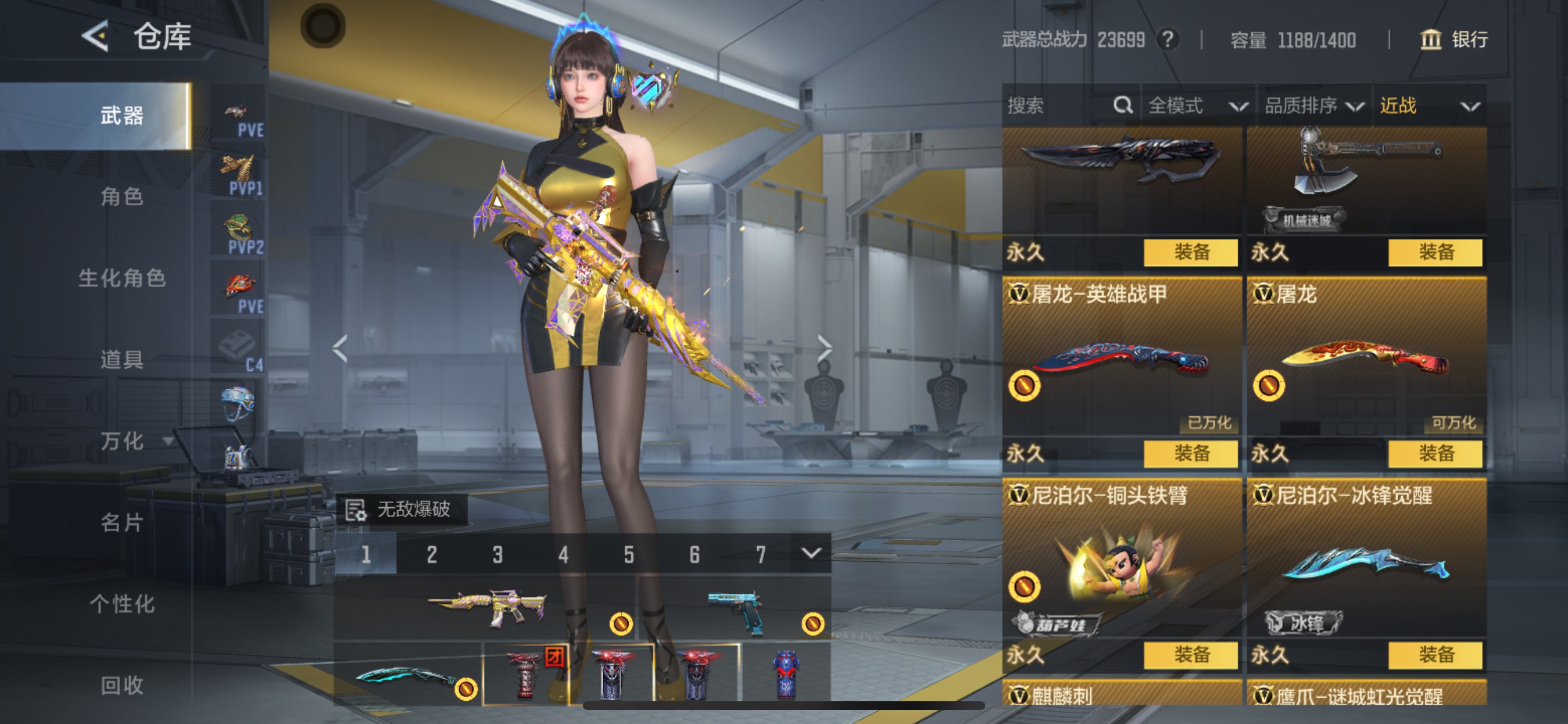
Task: Switch to the 角色 category
Action: click(x=122, y=196)
